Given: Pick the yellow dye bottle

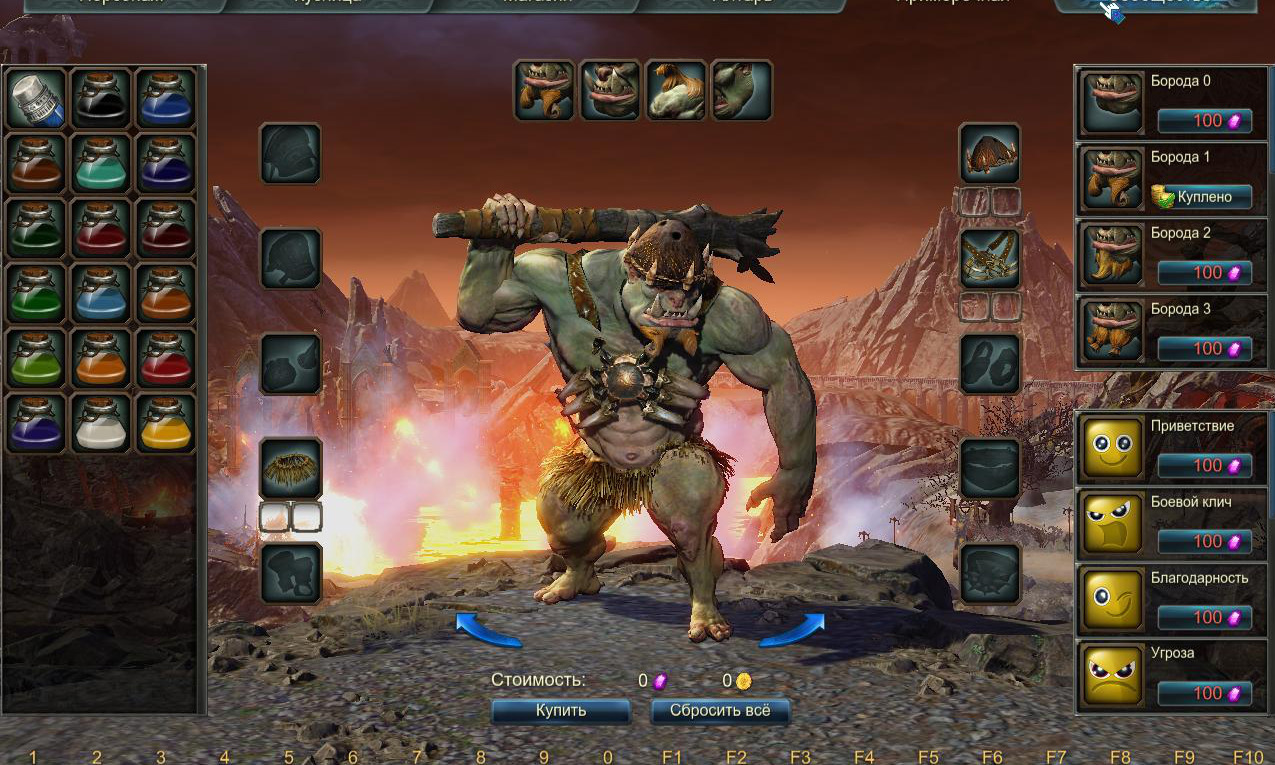Looking at the screenshot, I should [165, 423].
